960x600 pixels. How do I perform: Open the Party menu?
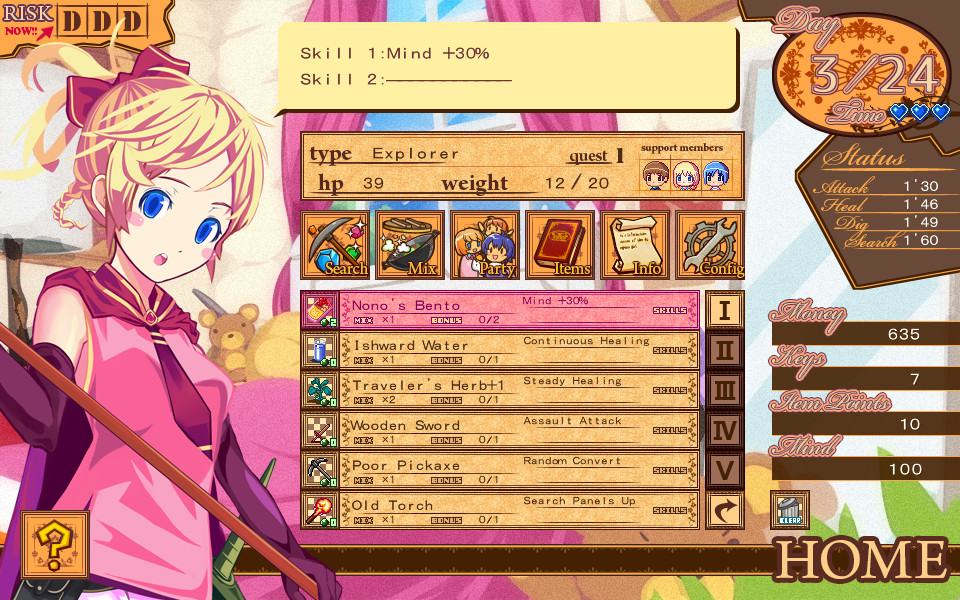coord(485,245)
